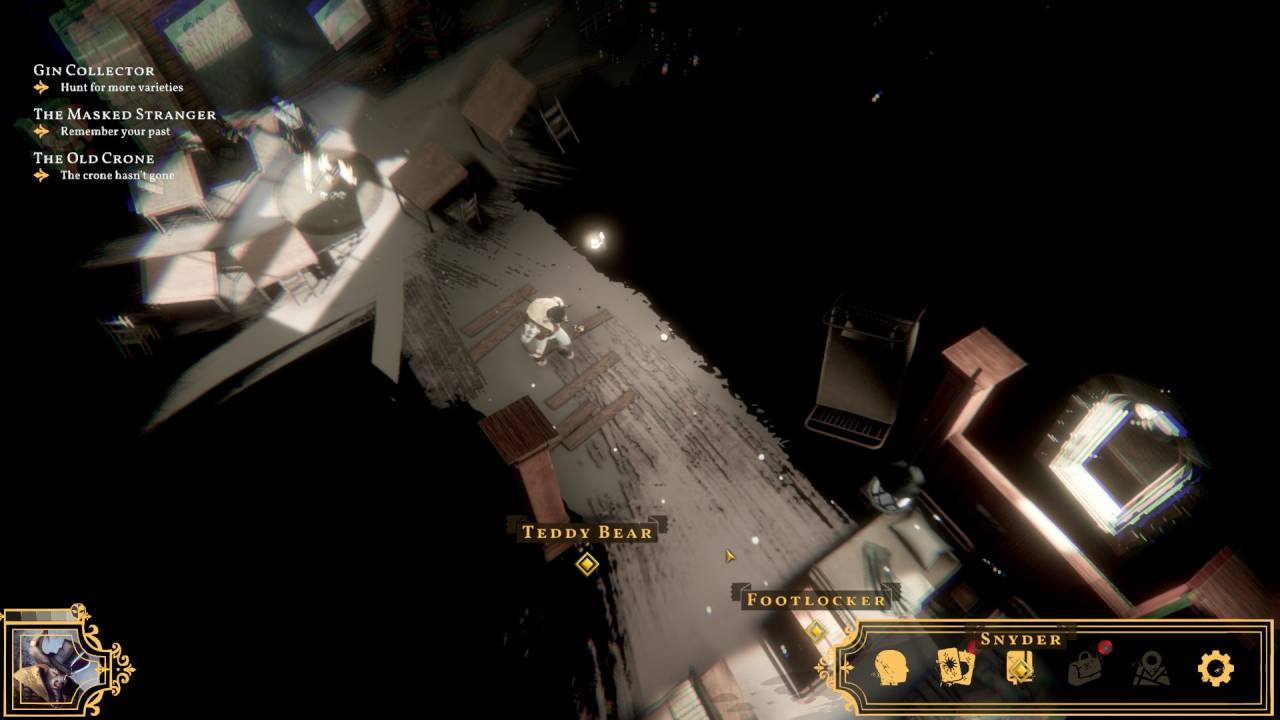
Task: Open The Masked Stranger quest entry
Action: point(124,115)
